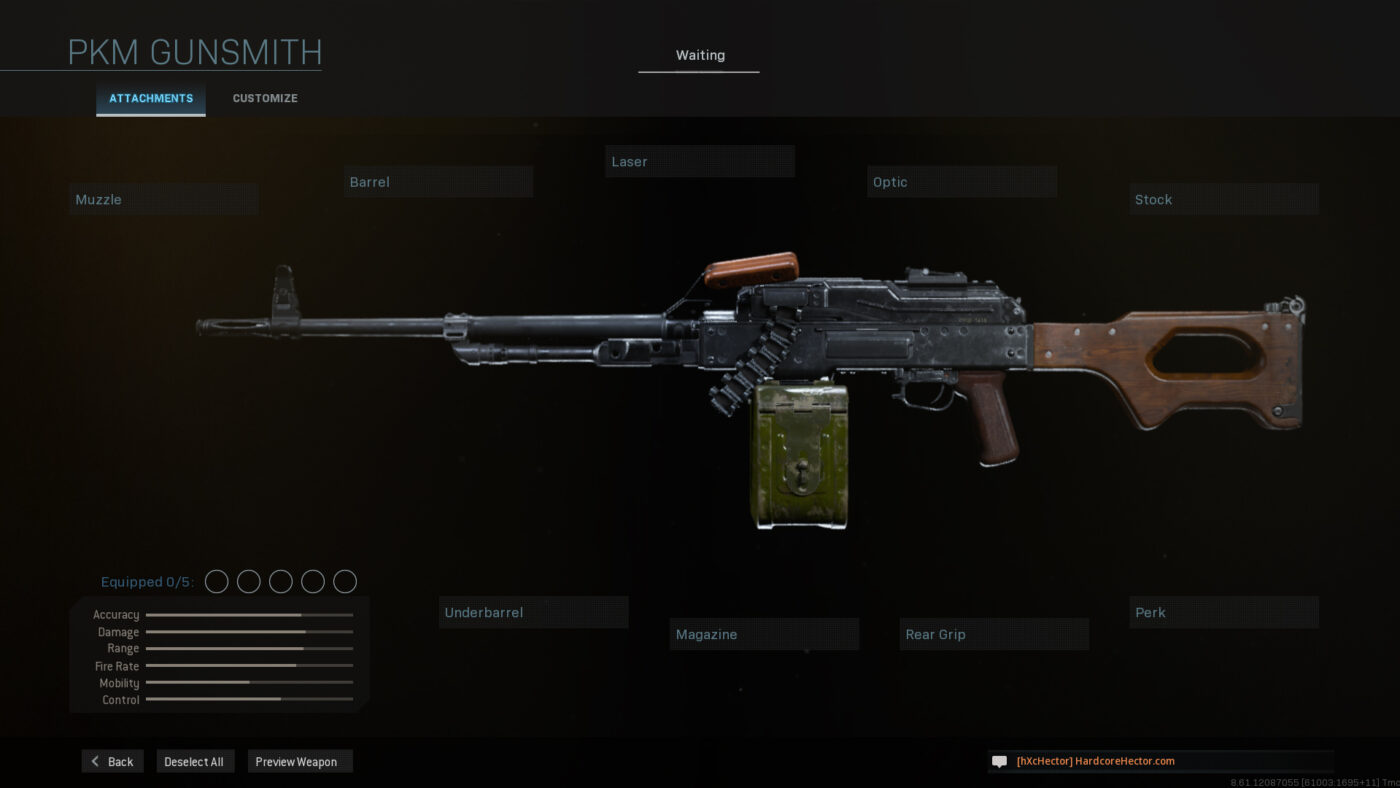Open the Muzzle attachment slot
Screen dimensions: 1400x788
pyautogui.click(x=164, y=199)
